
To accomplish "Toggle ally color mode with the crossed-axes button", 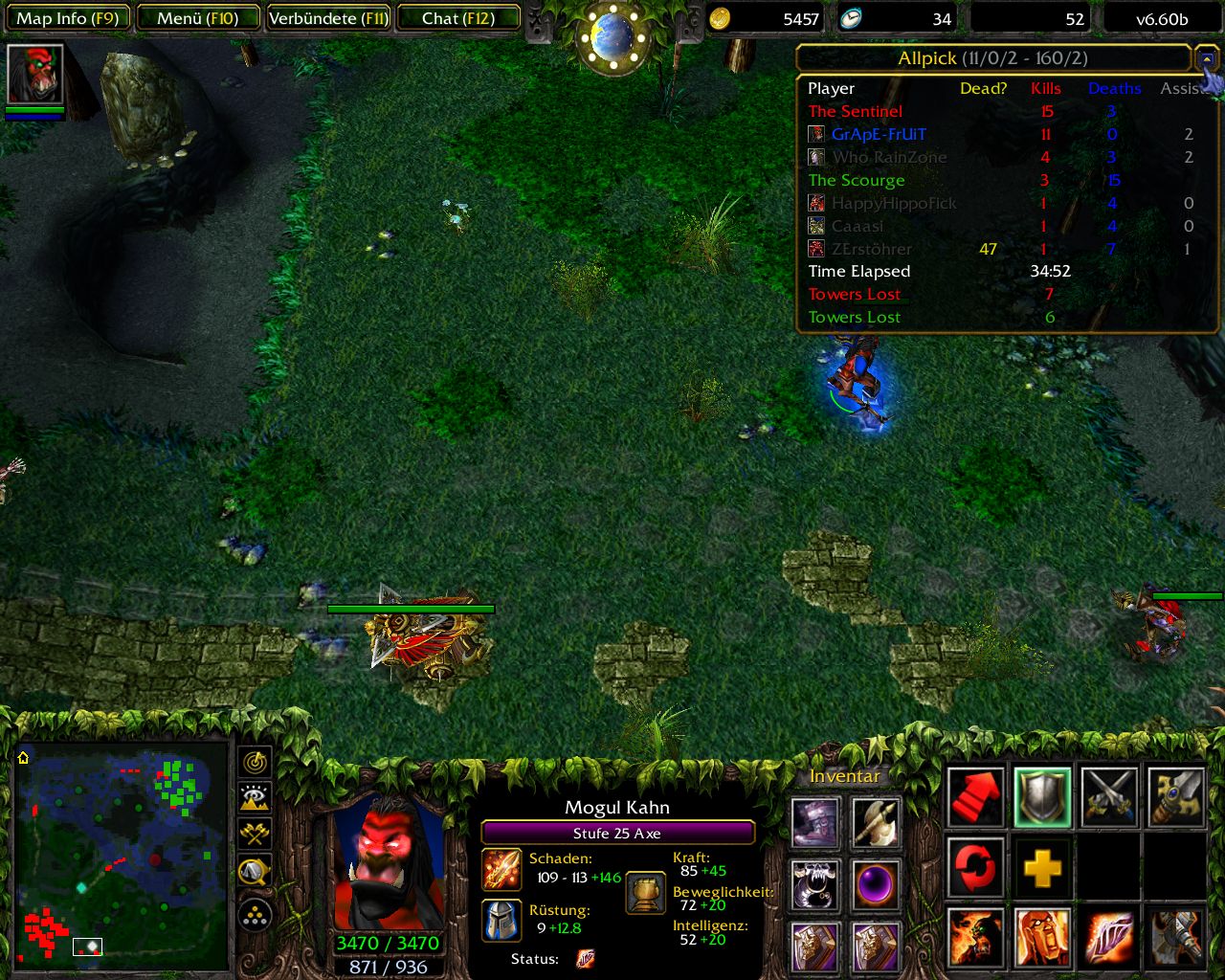I will pos(256,834).
